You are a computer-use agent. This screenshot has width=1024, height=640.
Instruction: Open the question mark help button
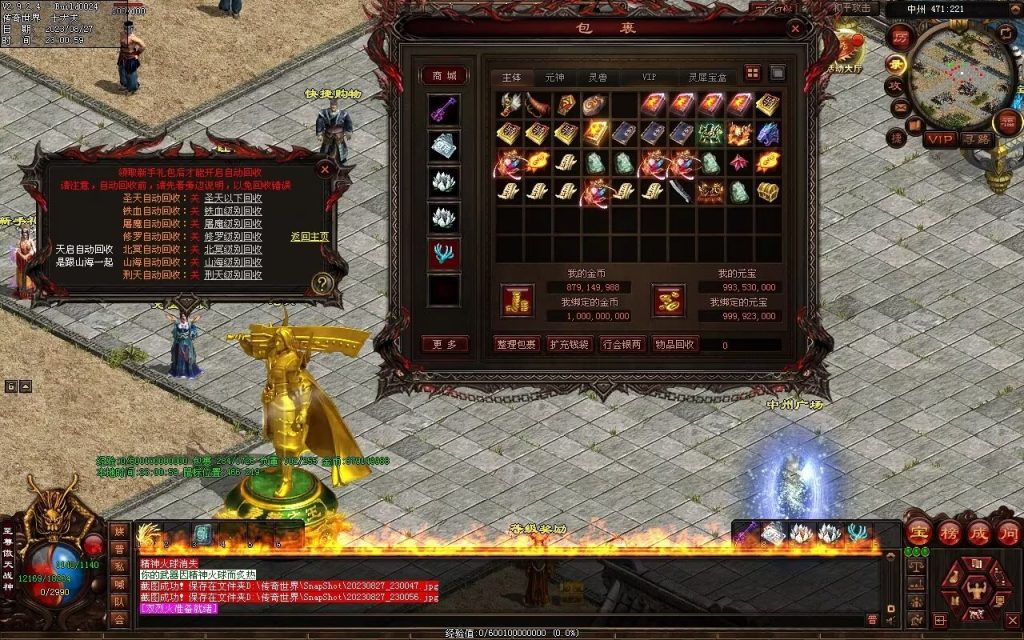click(322, 284)
